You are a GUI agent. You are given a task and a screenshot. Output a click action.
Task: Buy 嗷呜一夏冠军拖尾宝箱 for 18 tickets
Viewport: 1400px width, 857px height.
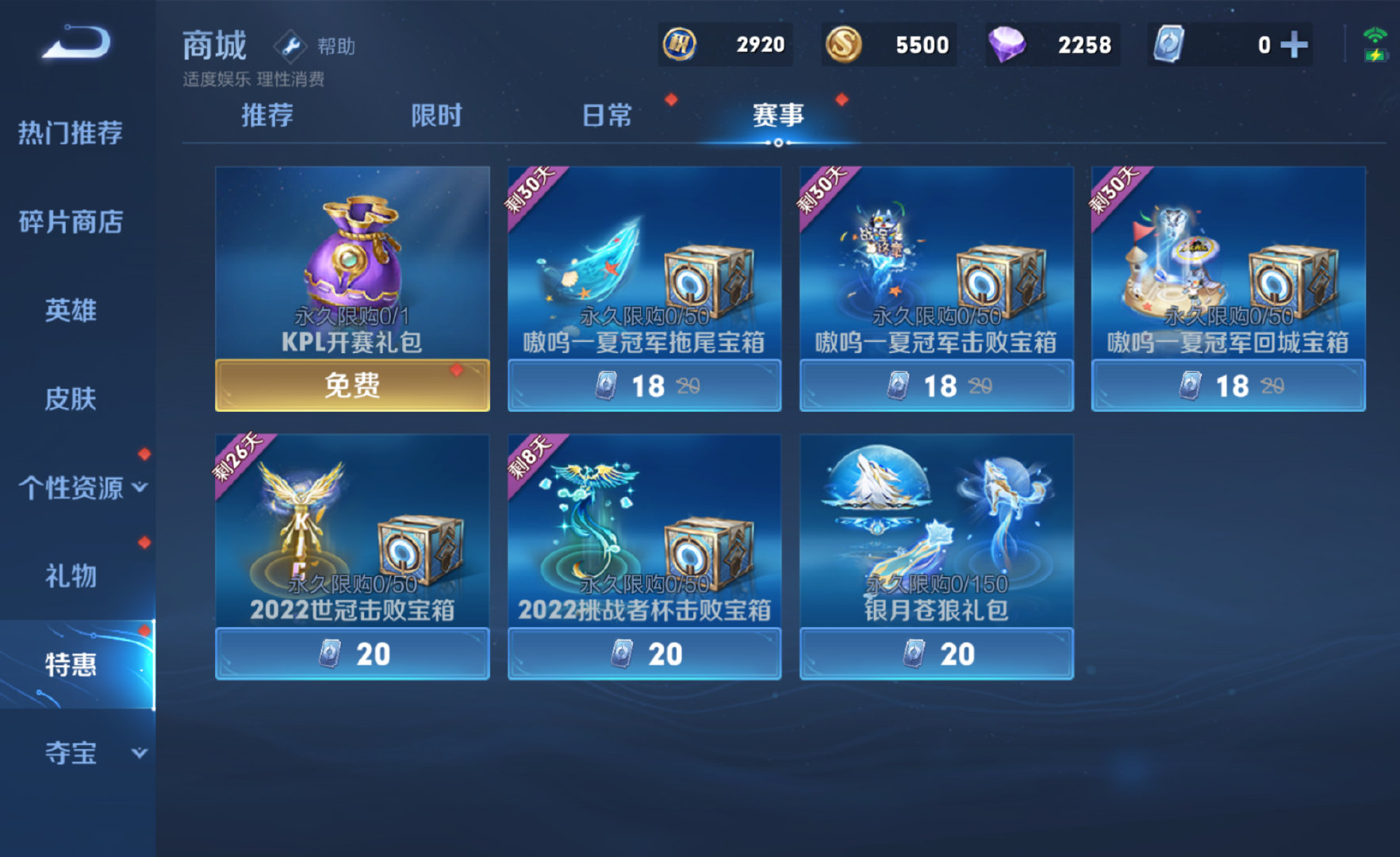tap(644, 386)
